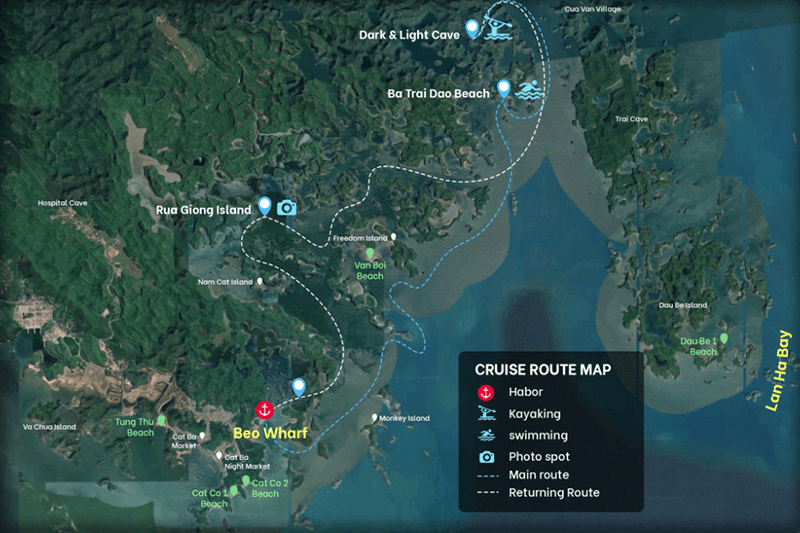This screenshot has width=800, height=533.
Task: Select the Main route legend entry
Action: point(538,475)
